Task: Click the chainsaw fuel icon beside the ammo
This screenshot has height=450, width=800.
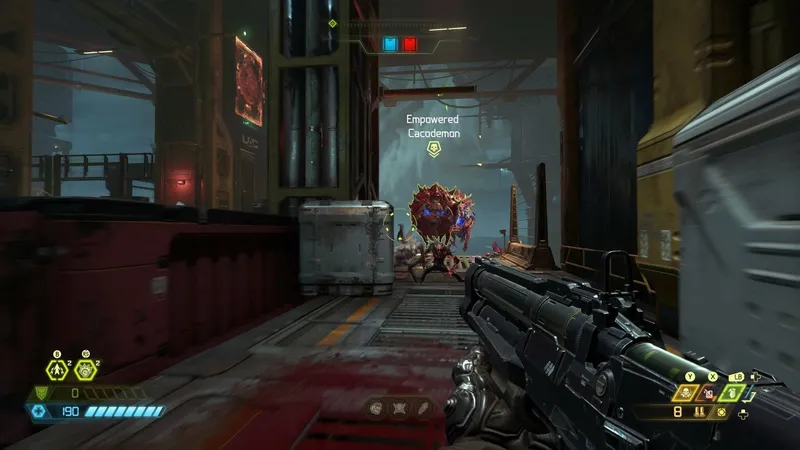Action: click(x=719, y=411)
